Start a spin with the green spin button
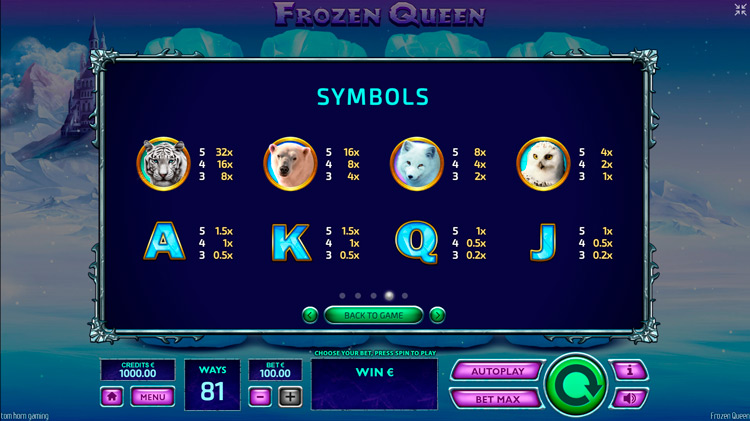The height and width of the screenshot is (421, 750). (575, 384)
